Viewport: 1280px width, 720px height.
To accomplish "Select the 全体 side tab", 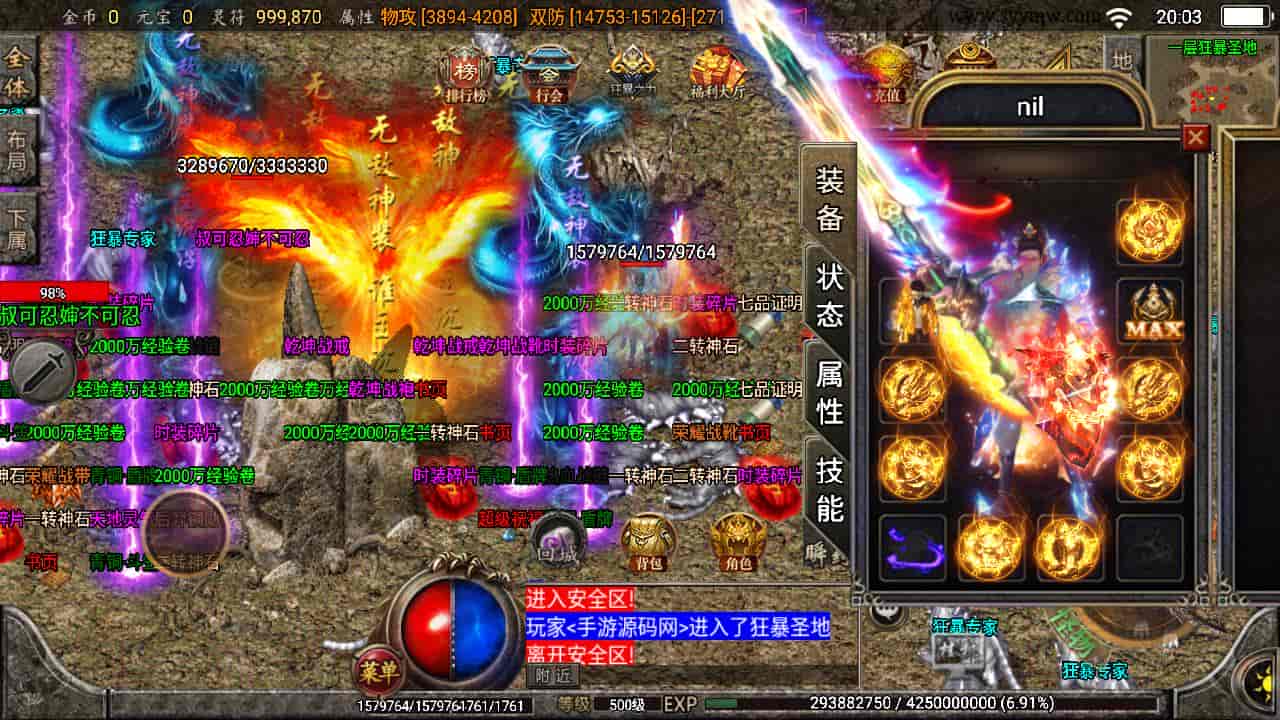I will [x=17, y=72].
